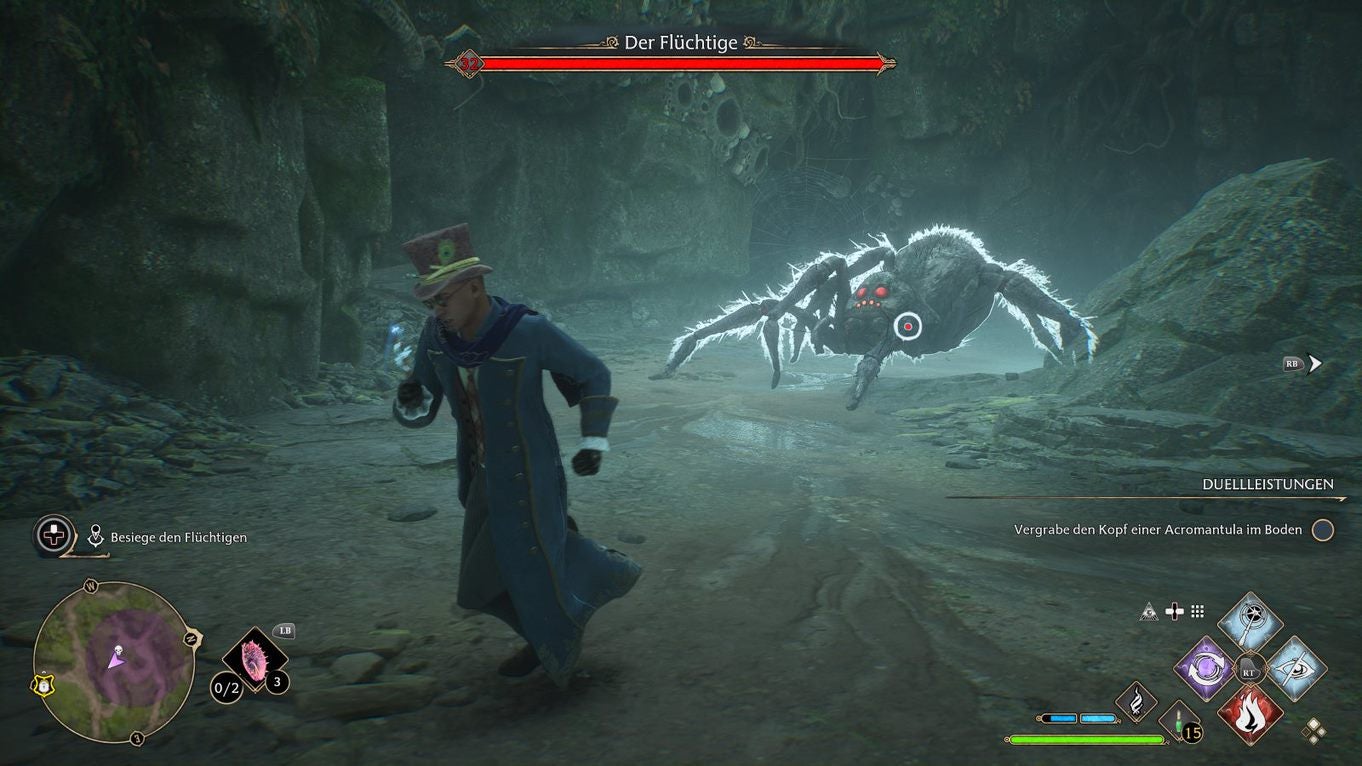This screenshot has height=766, width=1362.
Task: Click the quest marker pin beside the objective text
Action: coord(95,536)
